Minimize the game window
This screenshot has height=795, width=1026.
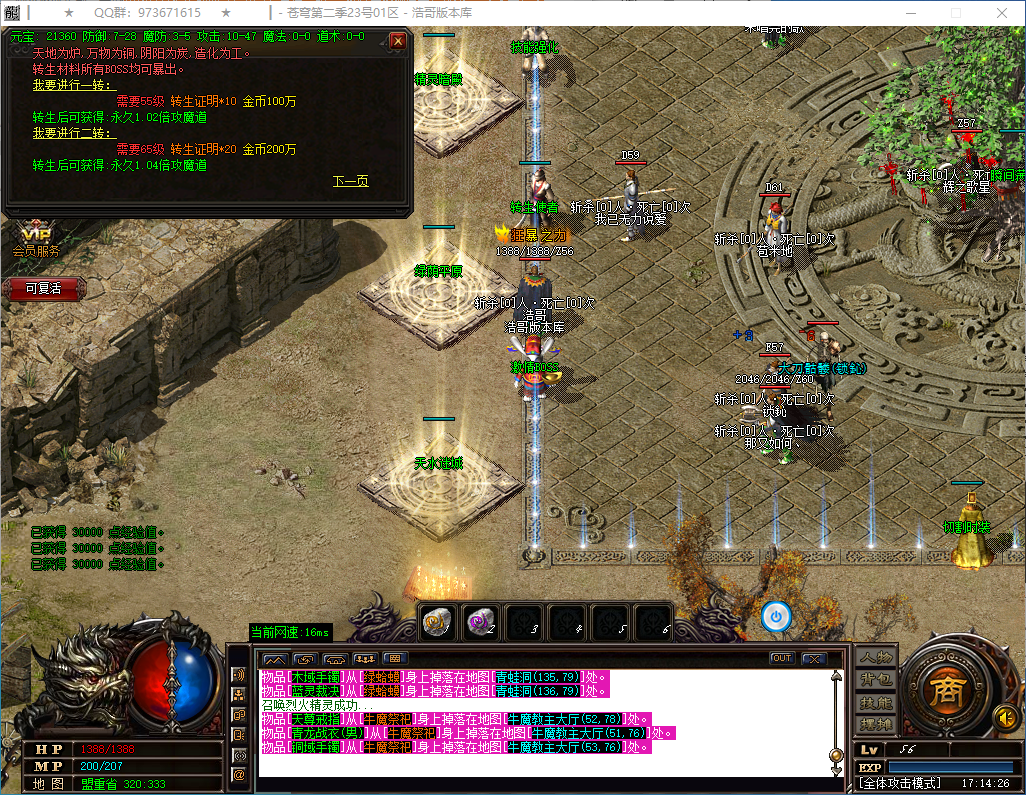click(909, 13)
